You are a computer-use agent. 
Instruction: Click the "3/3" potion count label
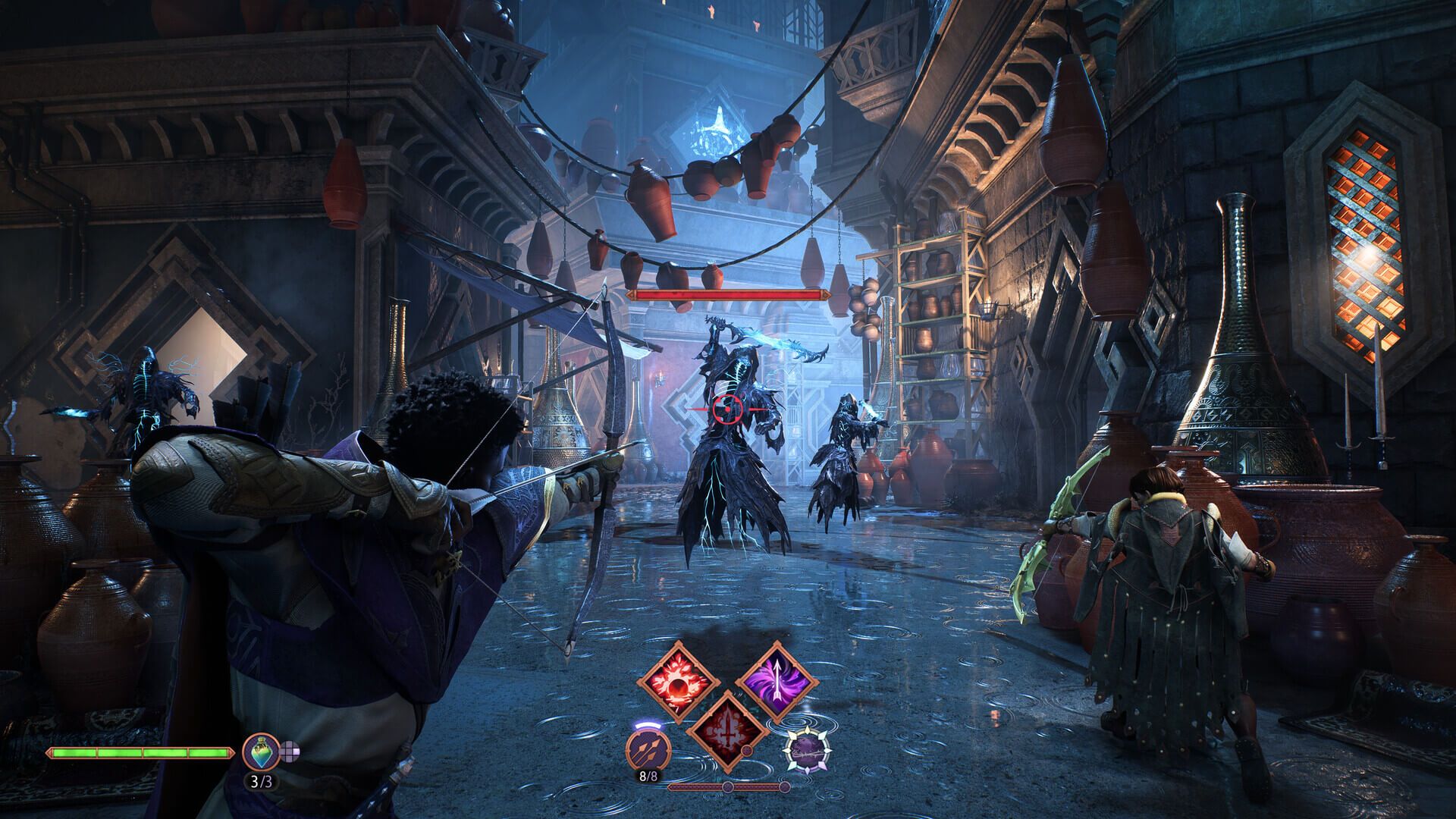click(262, 782)
